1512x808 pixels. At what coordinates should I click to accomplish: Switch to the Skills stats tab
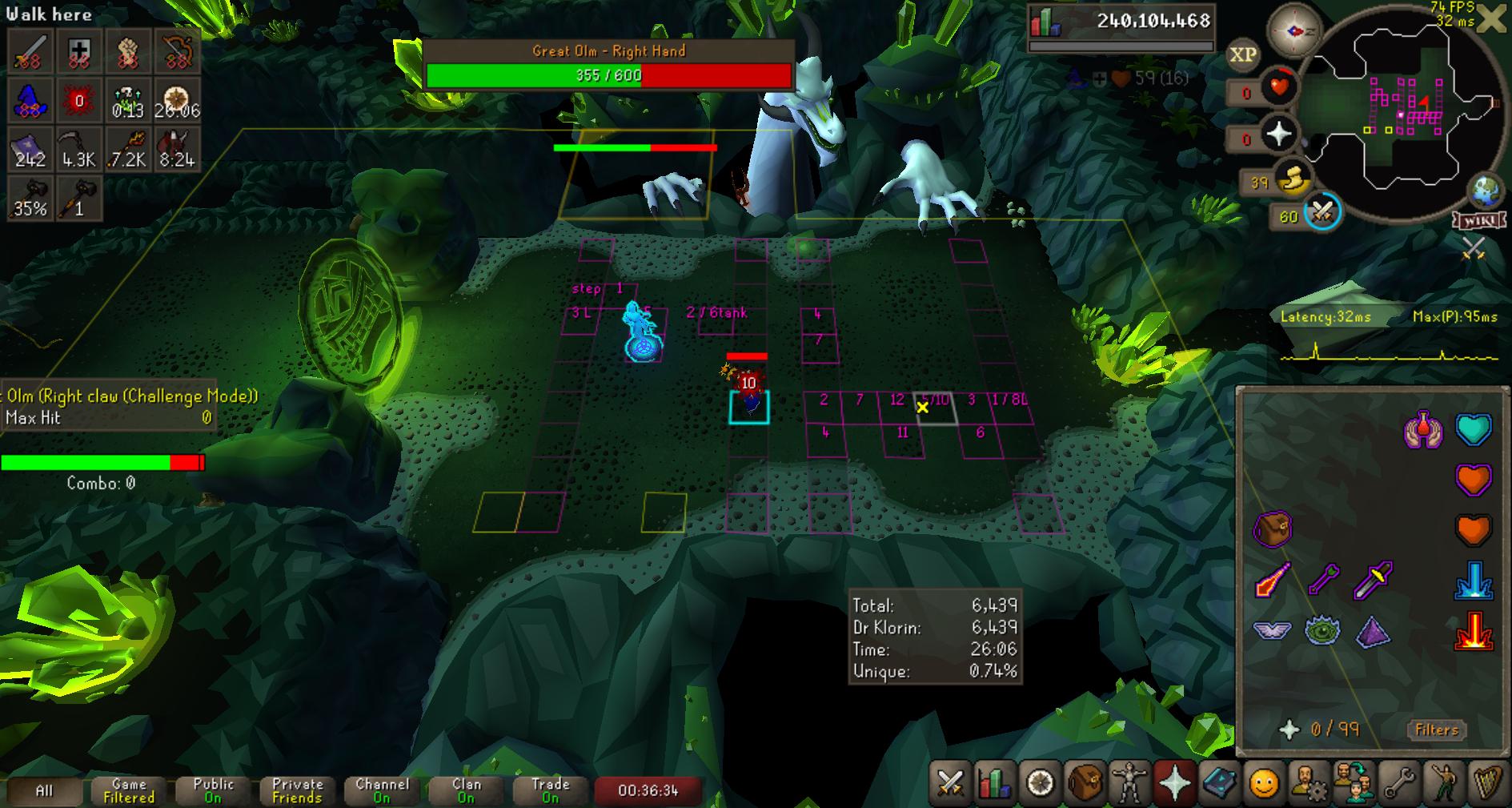coord(995,783)
